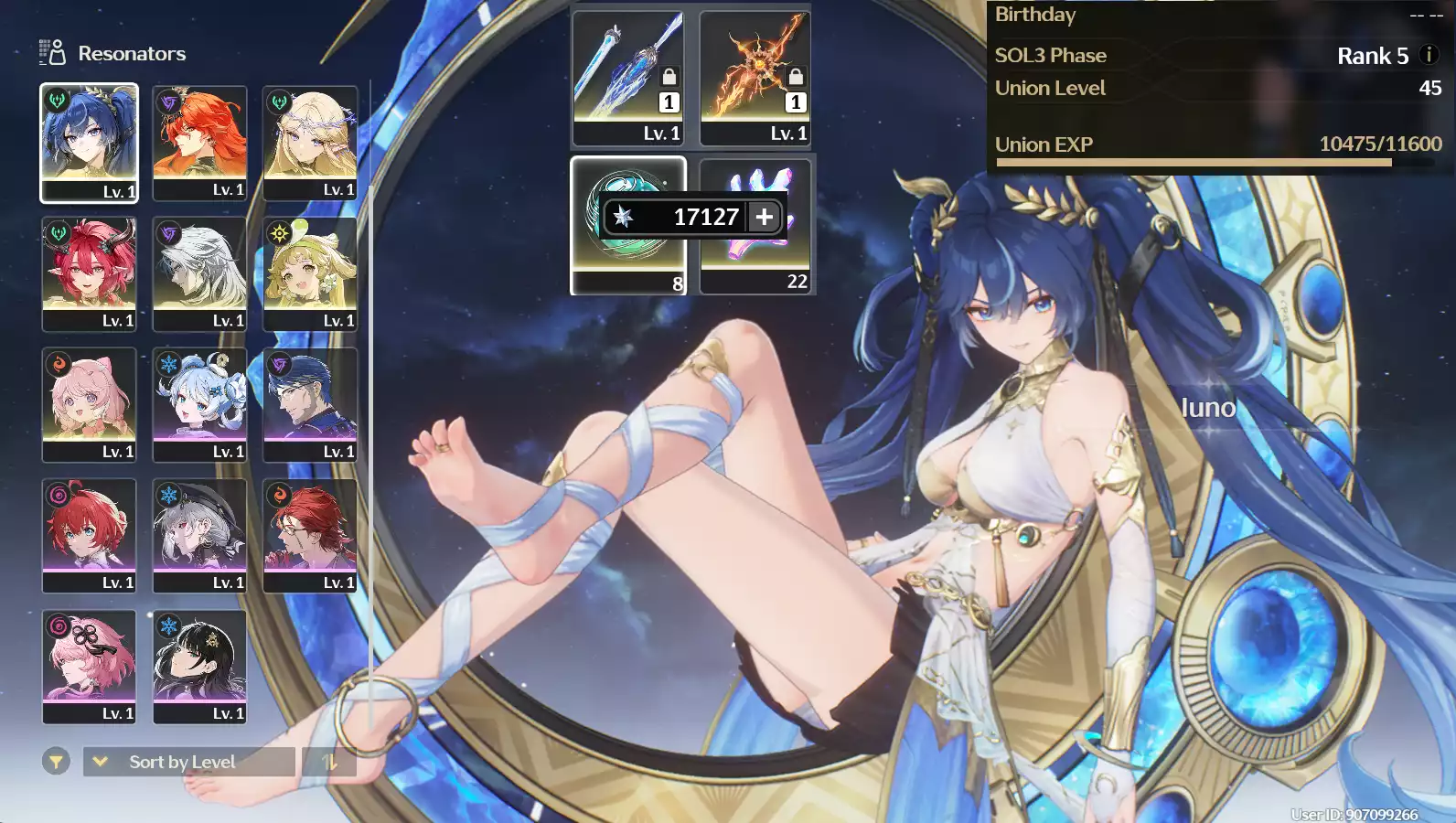Show SOL3 Phase info
Image resolution: width=1456 pixels, height=823 pixels.
1429,55
